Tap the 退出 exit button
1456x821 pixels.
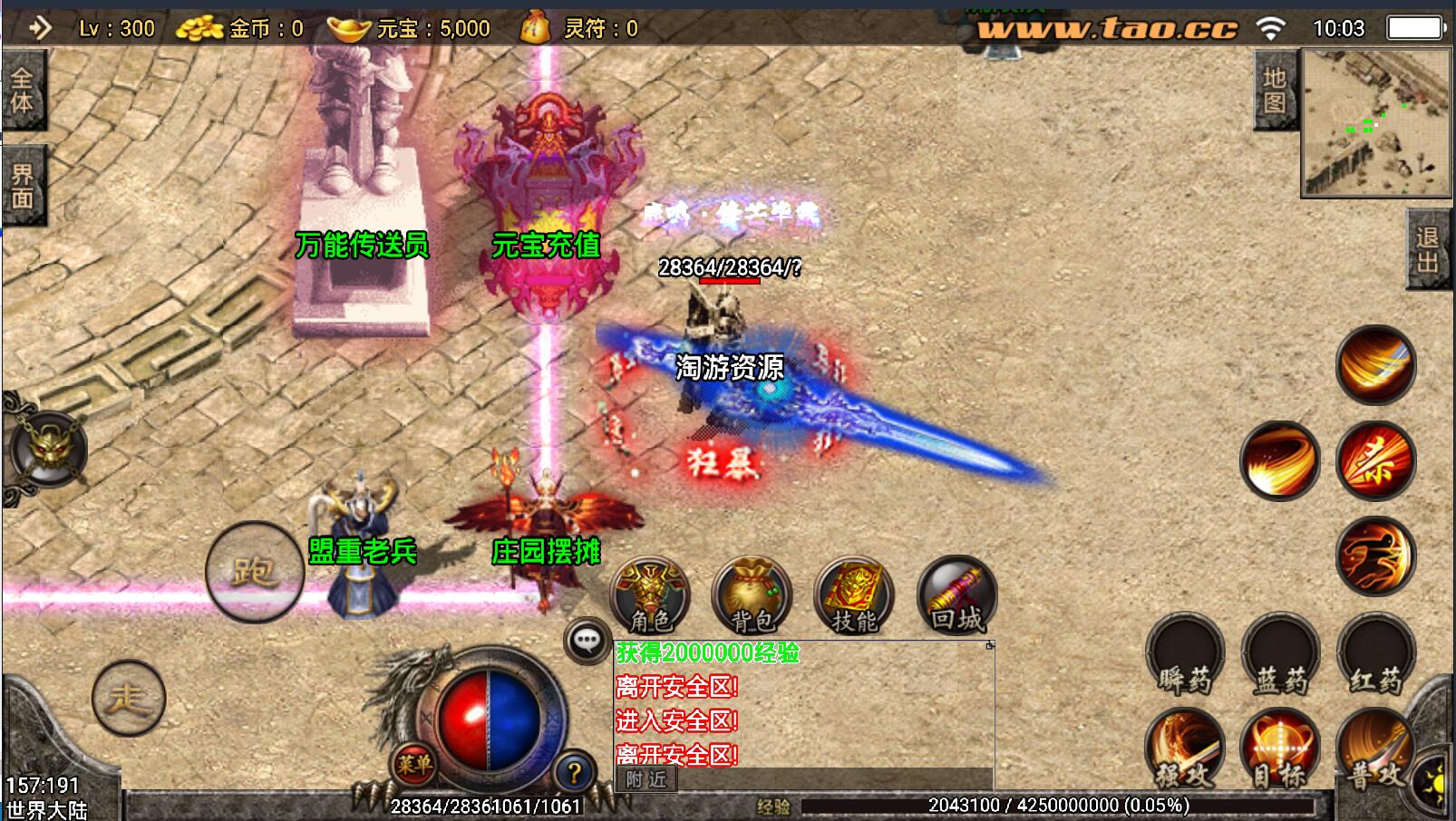(1427, 249)
